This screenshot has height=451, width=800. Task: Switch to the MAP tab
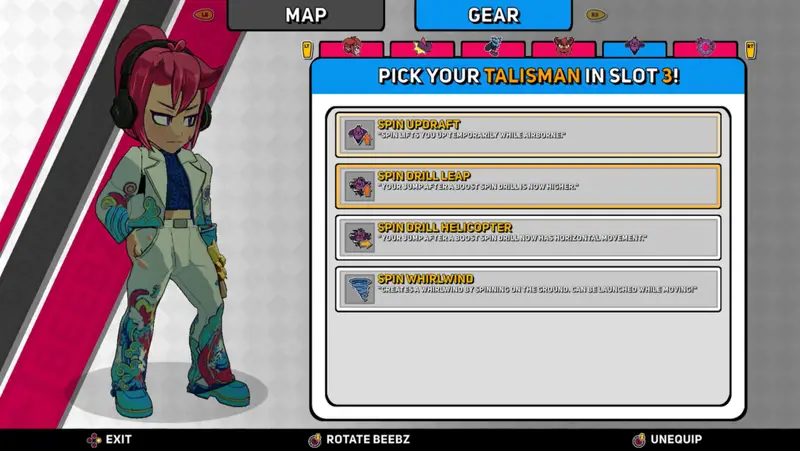pos(305,15)
